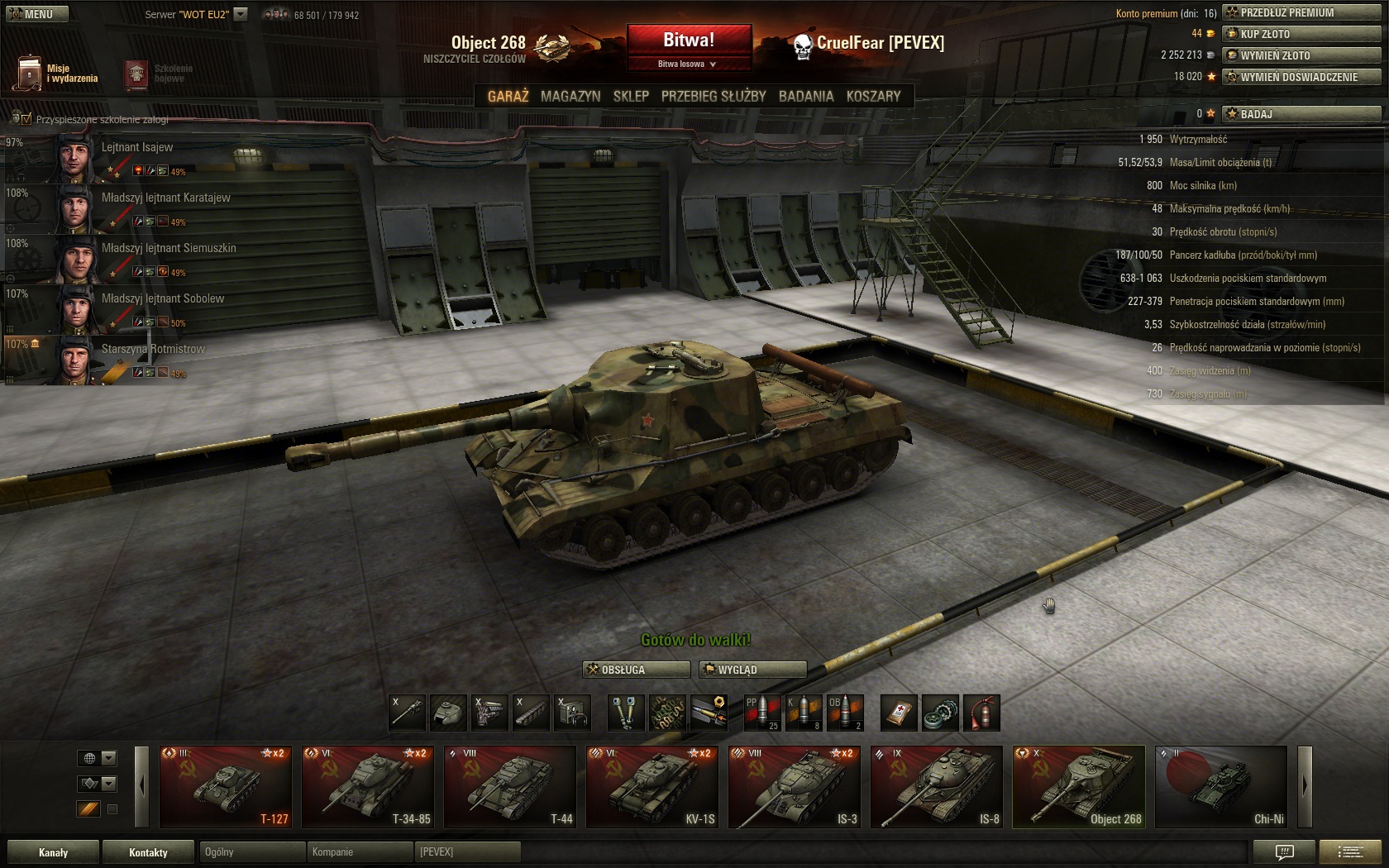Open Misje i wydarzenia
The width and height of the screenshot is (1389, 868).
[55, 74]
